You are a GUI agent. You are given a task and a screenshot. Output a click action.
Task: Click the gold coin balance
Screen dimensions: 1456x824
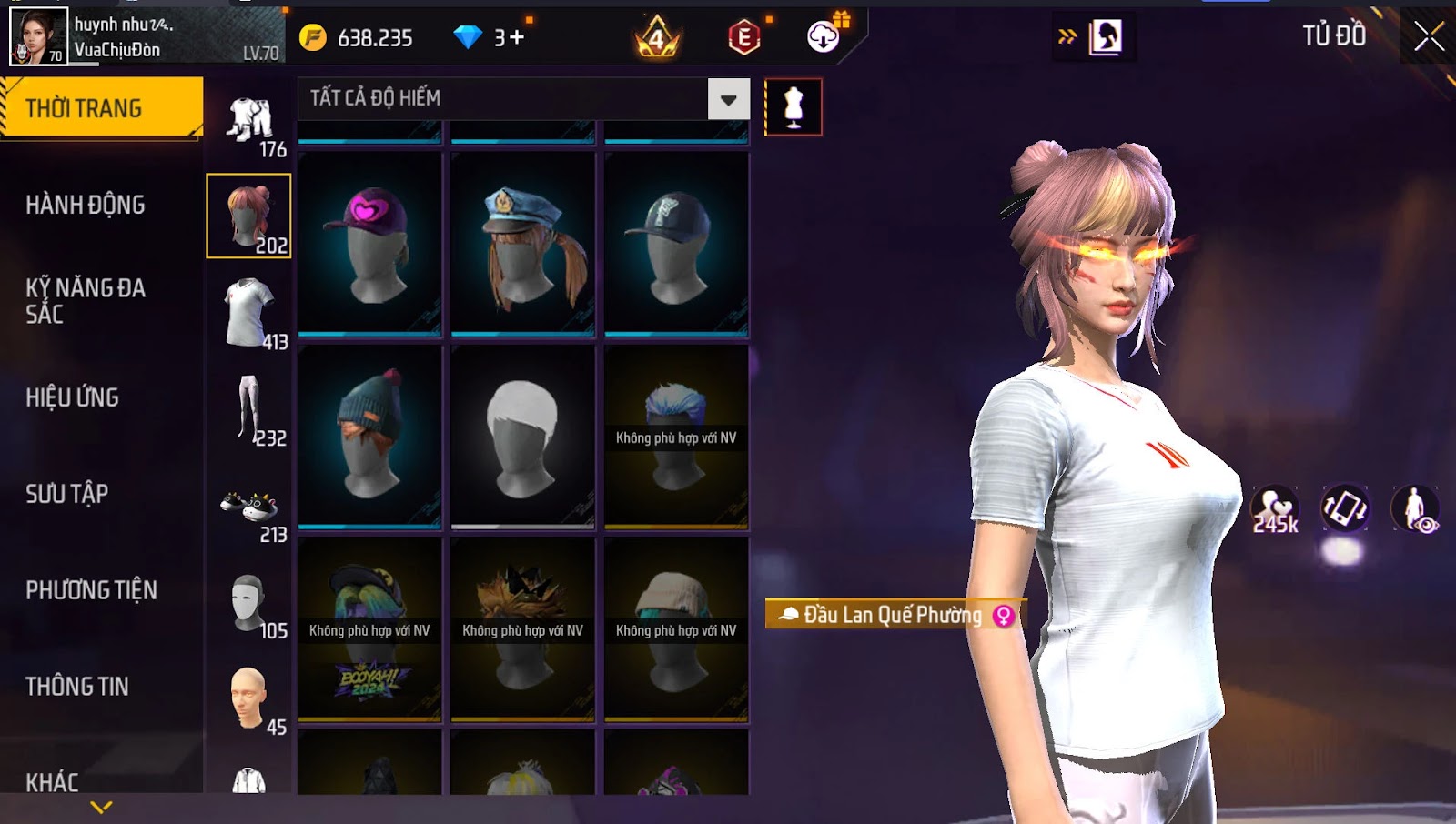360,38
